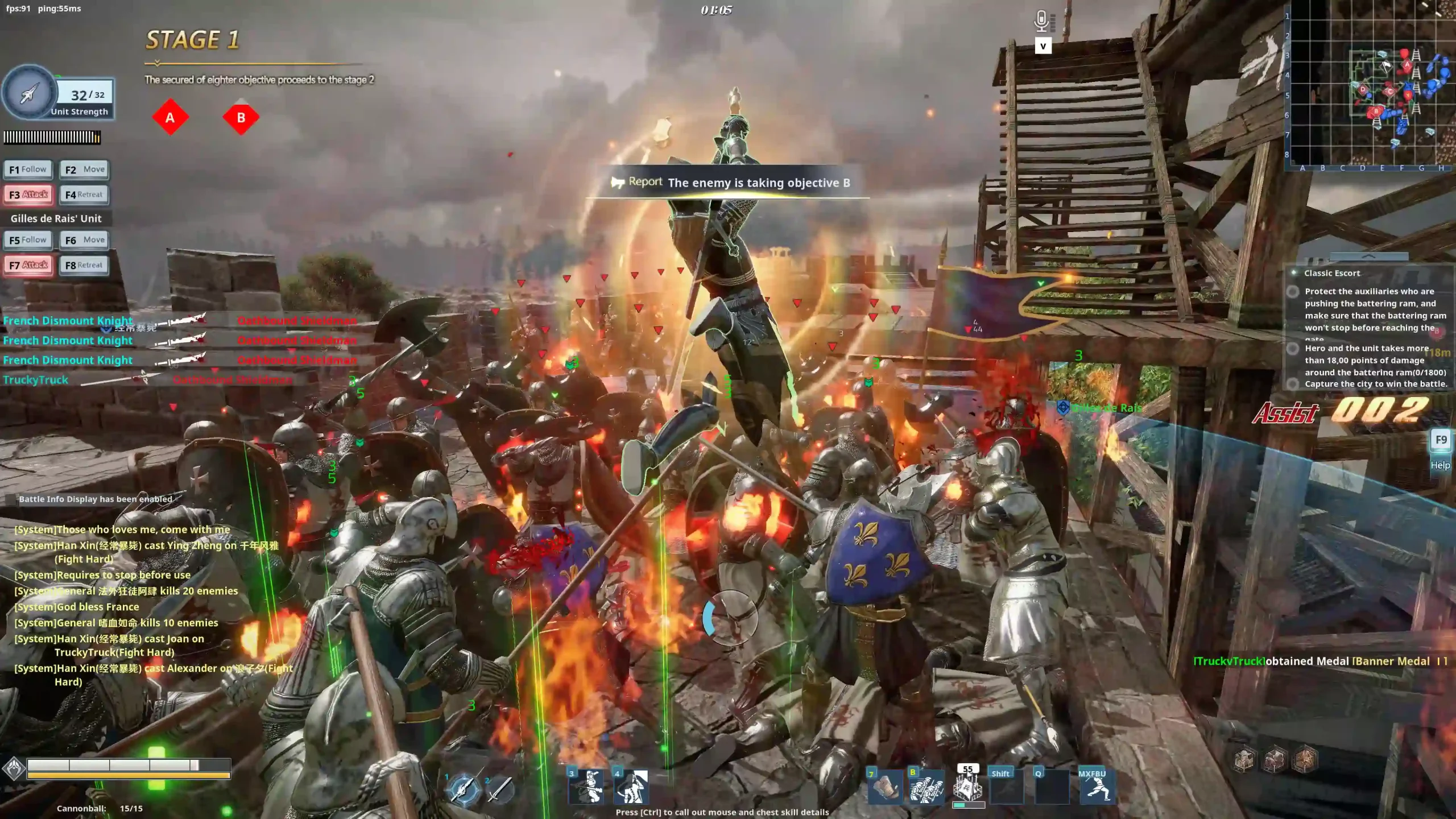
Task: Switch to the sword weapon in slot 2
Action: [x=499, y=789]
